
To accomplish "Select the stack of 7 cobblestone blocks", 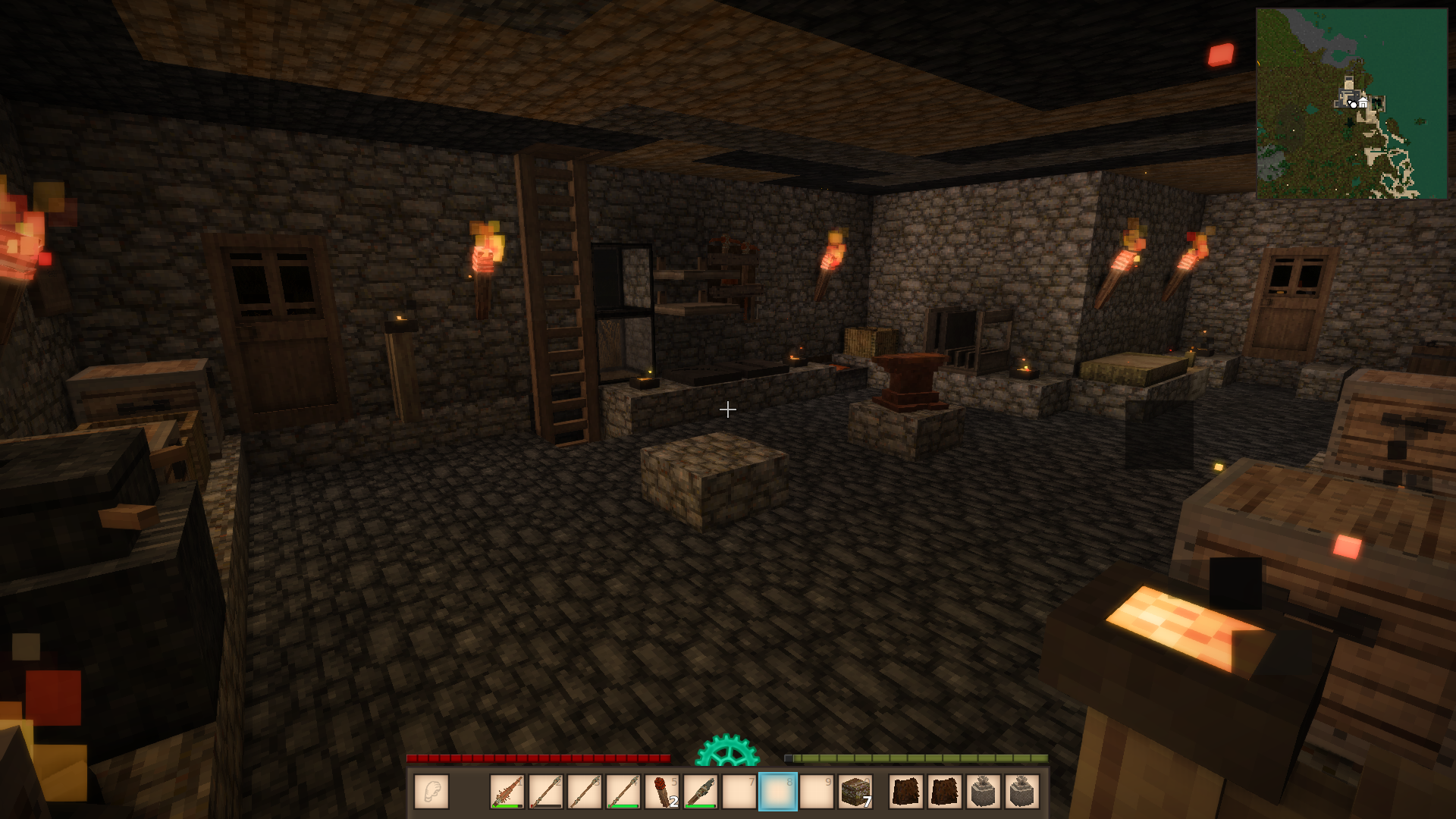I will pyautogui.click(x=855, y=792).
